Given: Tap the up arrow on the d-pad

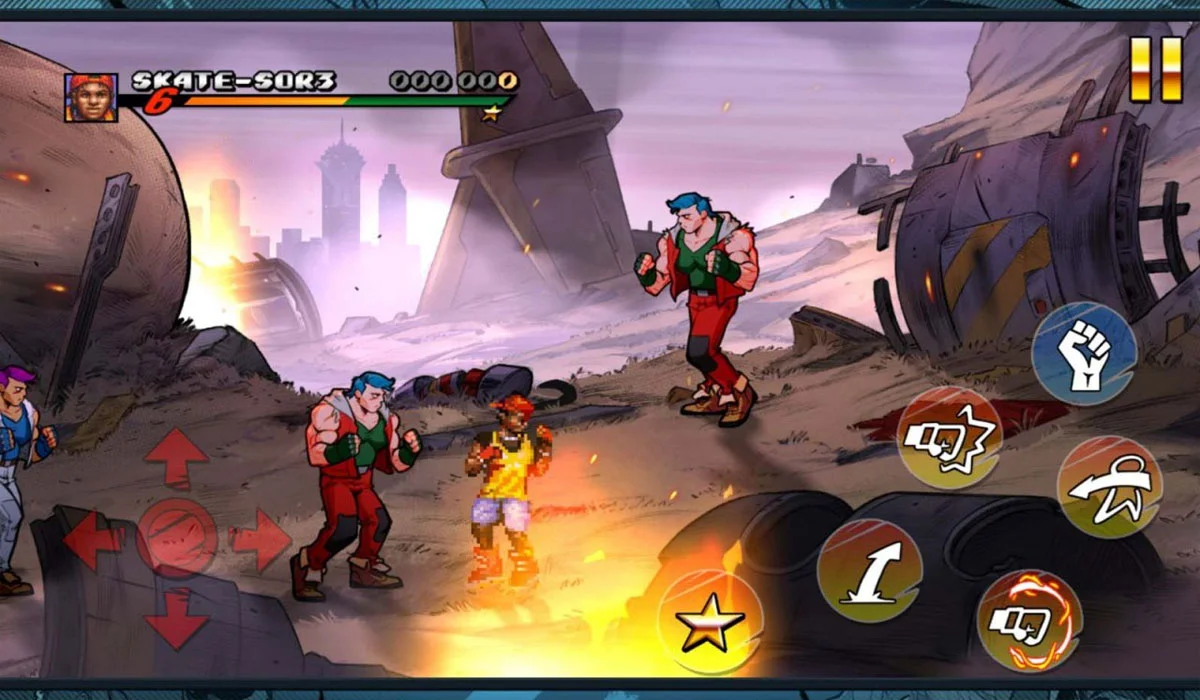Looking at the screenshot, I should 176,459.
